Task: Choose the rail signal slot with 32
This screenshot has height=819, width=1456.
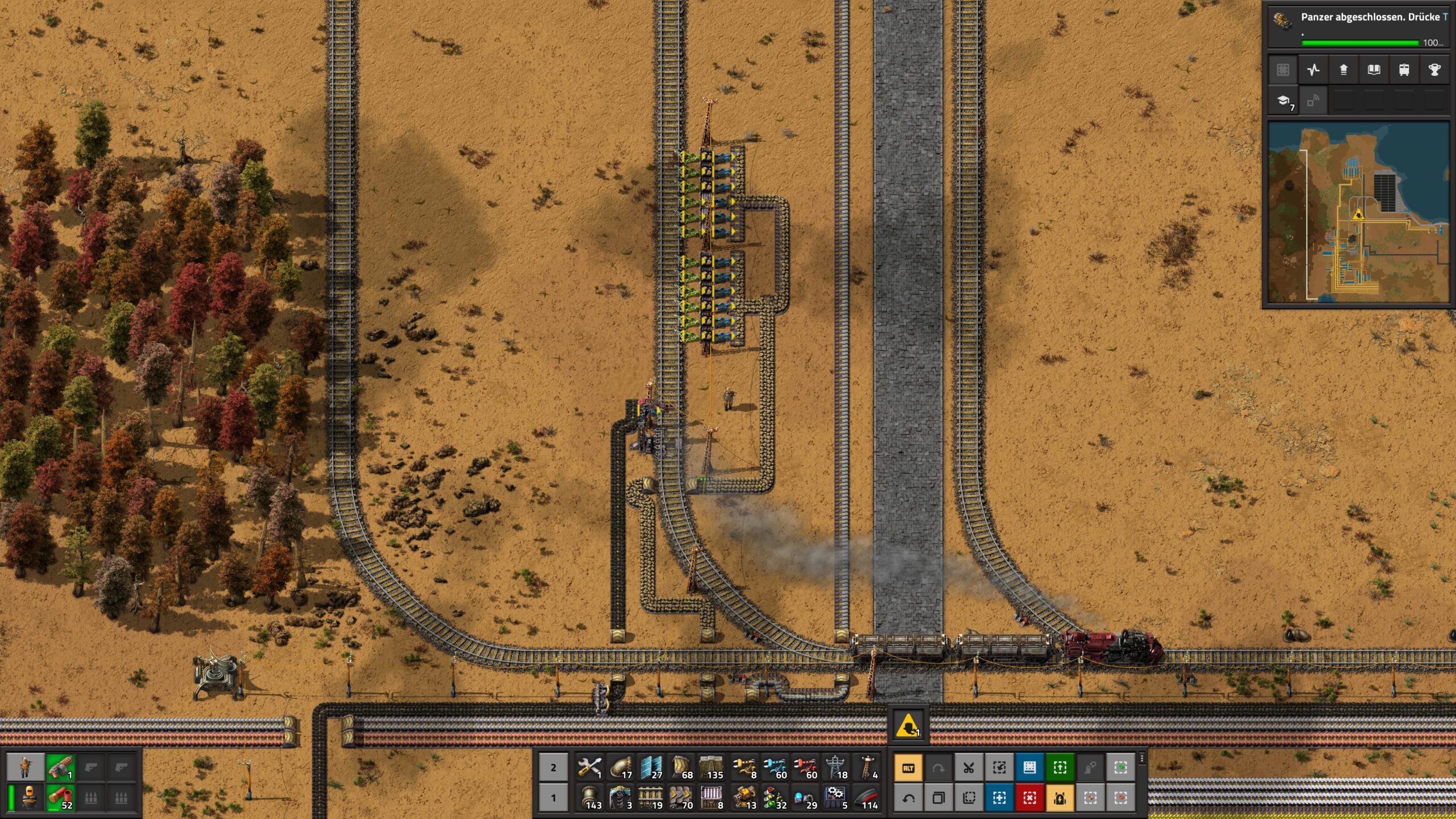Action: coord(775,797)
